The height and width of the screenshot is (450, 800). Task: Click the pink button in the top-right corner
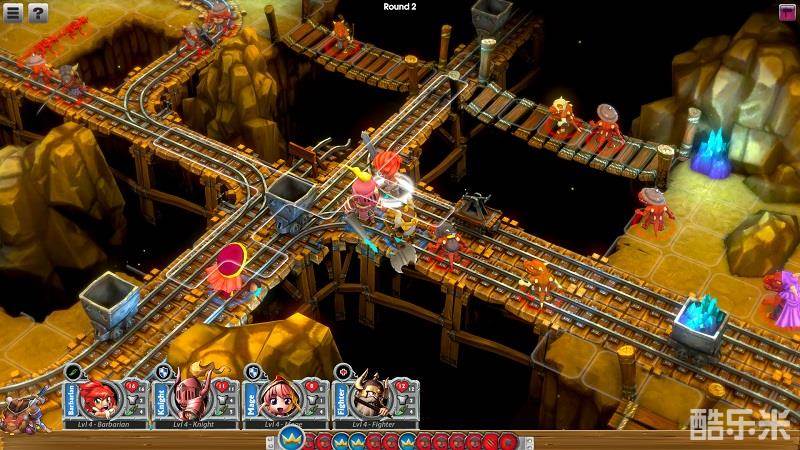pos(787,11)
